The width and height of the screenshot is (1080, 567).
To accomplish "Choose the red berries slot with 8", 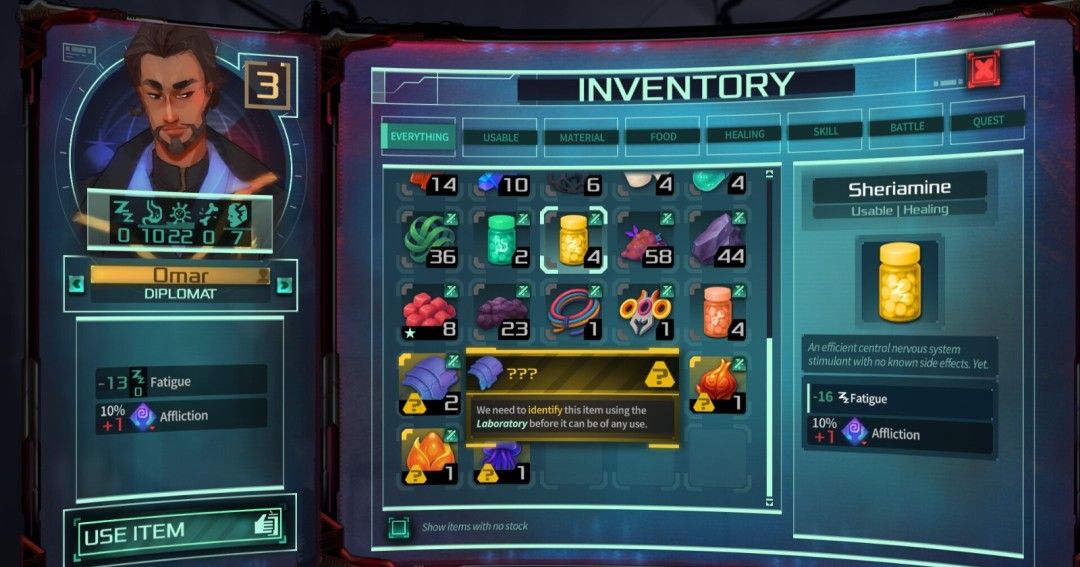I will click(430, 311).
